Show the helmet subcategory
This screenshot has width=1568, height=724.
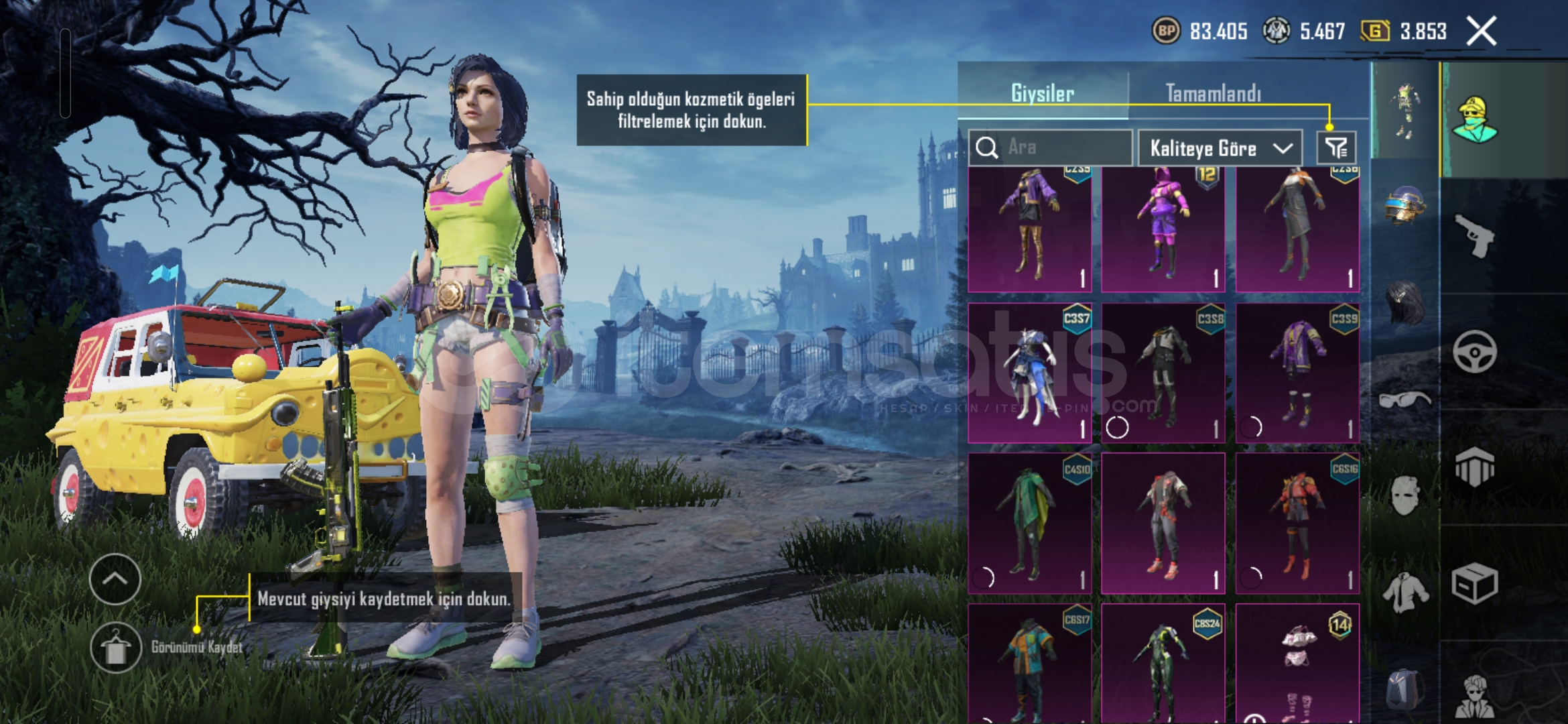[x=1404, y=204]
